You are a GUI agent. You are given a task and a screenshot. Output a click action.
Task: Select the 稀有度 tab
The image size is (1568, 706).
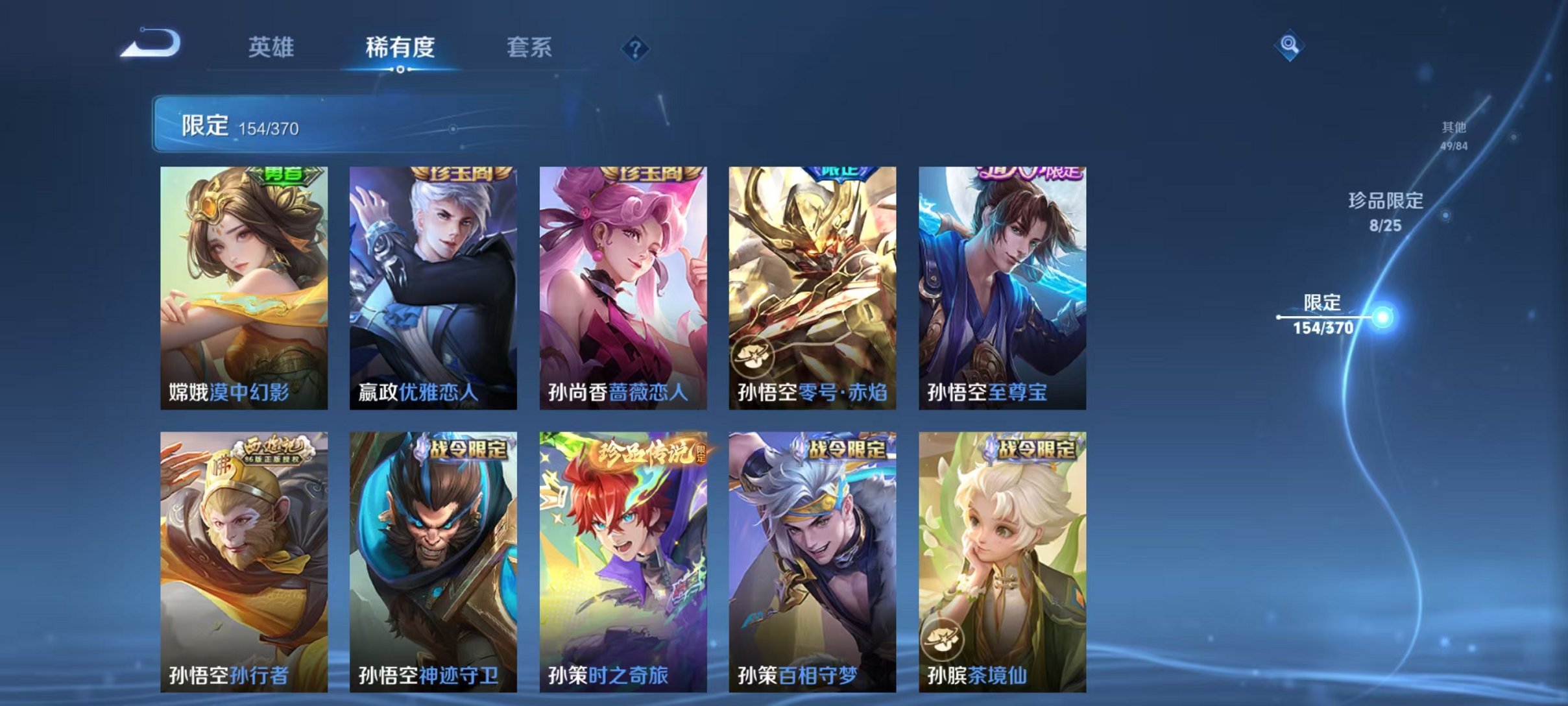point(400,46)
